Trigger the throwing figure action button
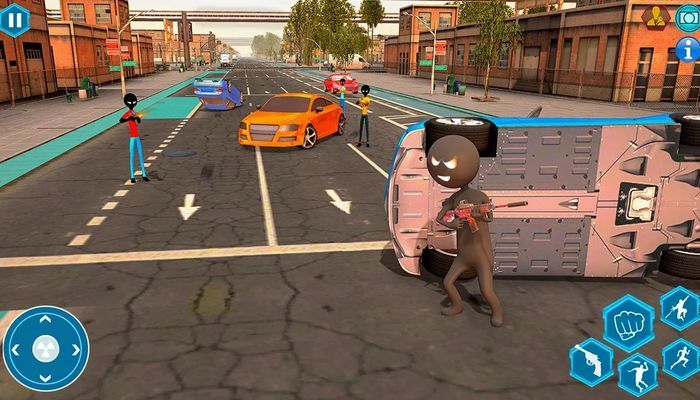The height and width of the screenshot is (400, 700). click(x=637, y=375)
